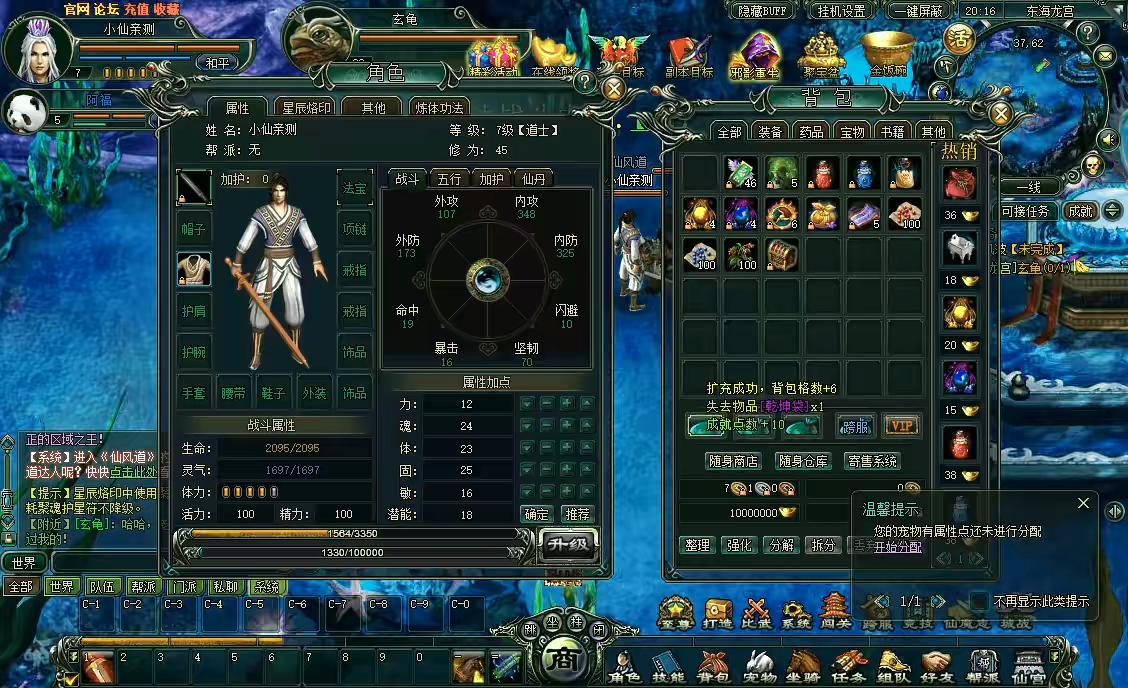Choose the 推荐 recommended allocation button
This screenshot has width=1128, height=688.
coord(577,514)
